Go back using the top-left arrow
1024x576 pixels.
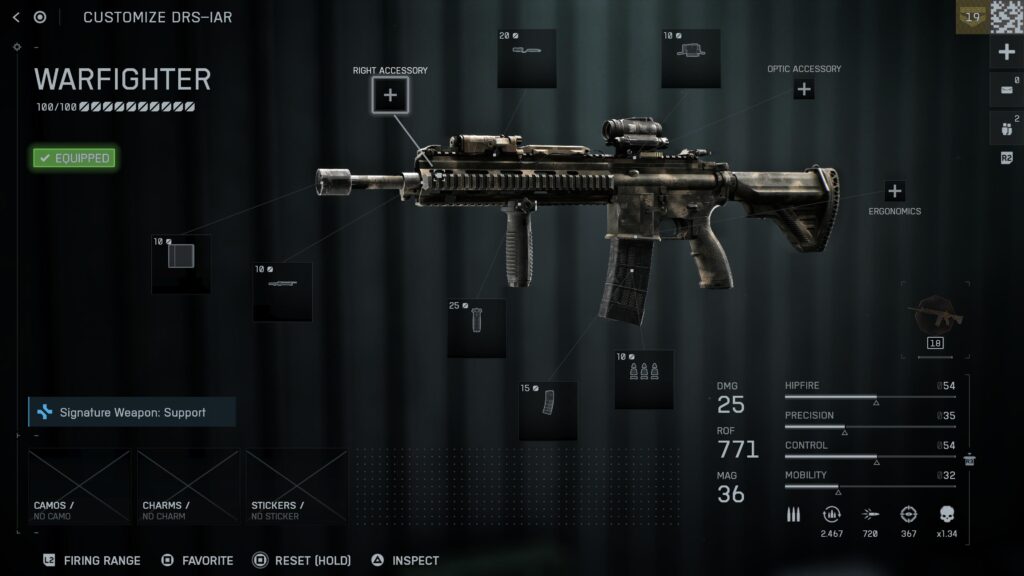(16, 17)
